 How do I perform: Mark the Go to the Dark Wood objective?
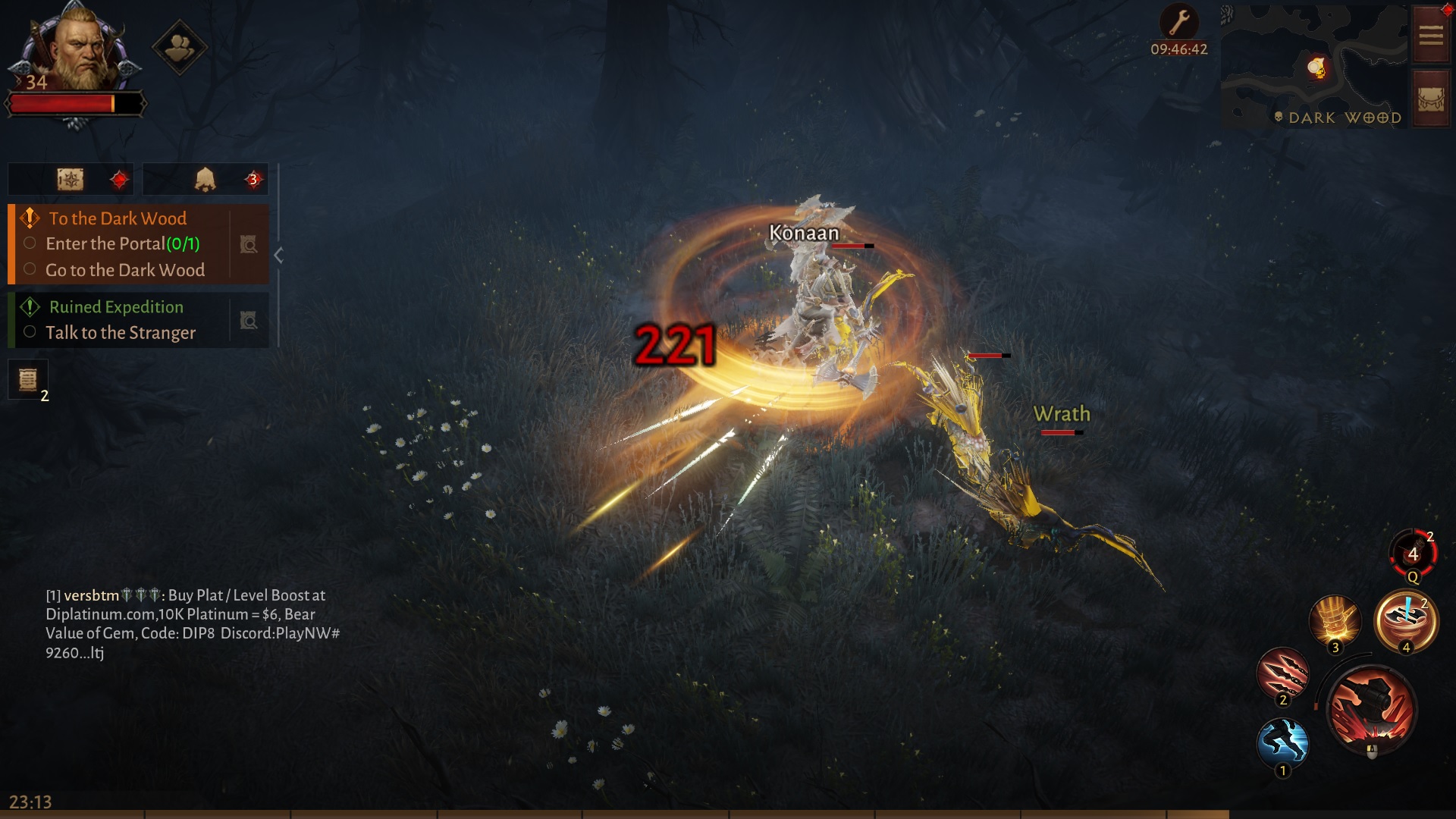pyautogui.click(x=30, y=270)
